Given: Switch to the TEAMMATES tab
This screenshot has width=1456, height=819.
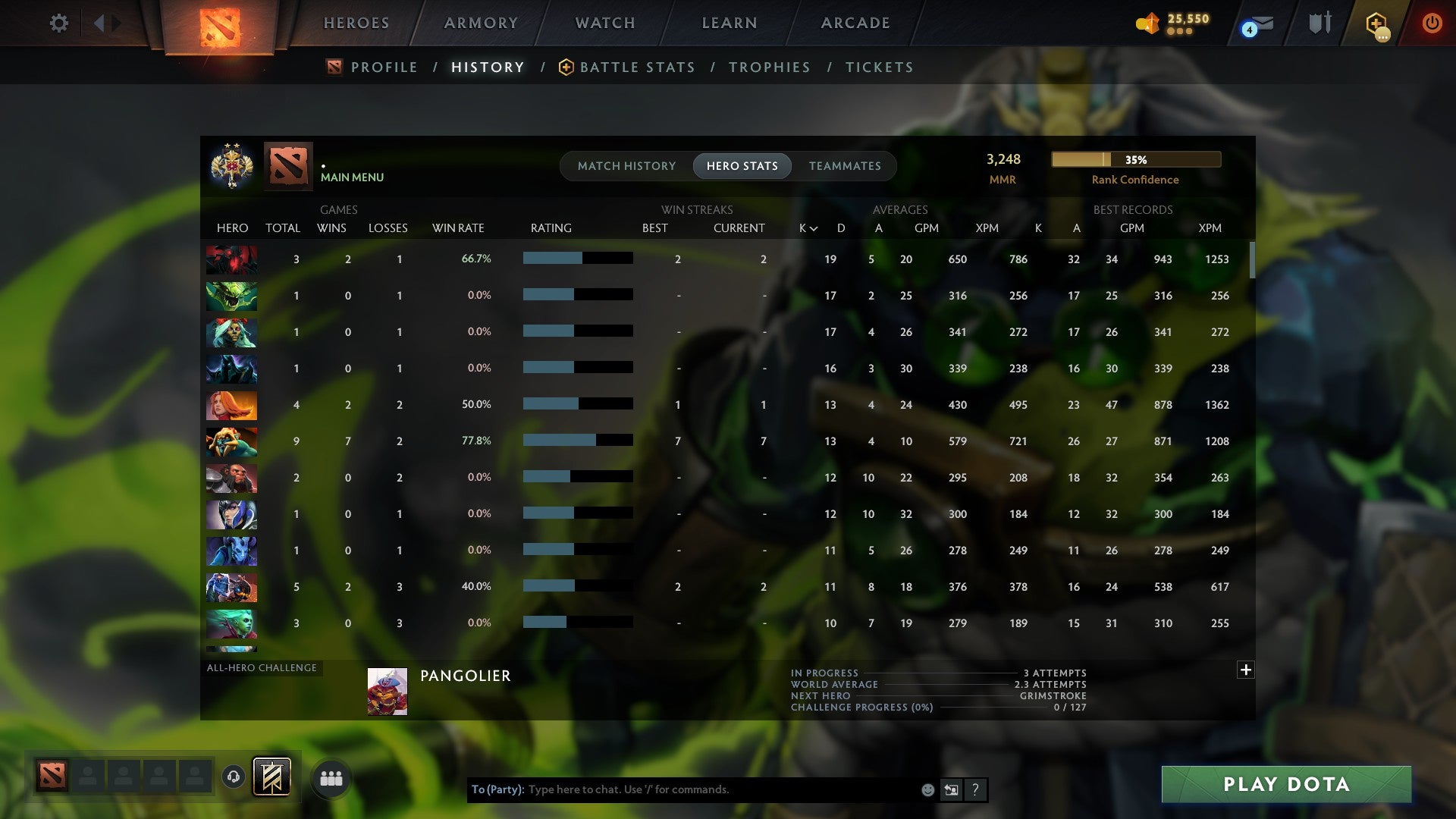Looking at the screenshot, I should coord(845,165).
